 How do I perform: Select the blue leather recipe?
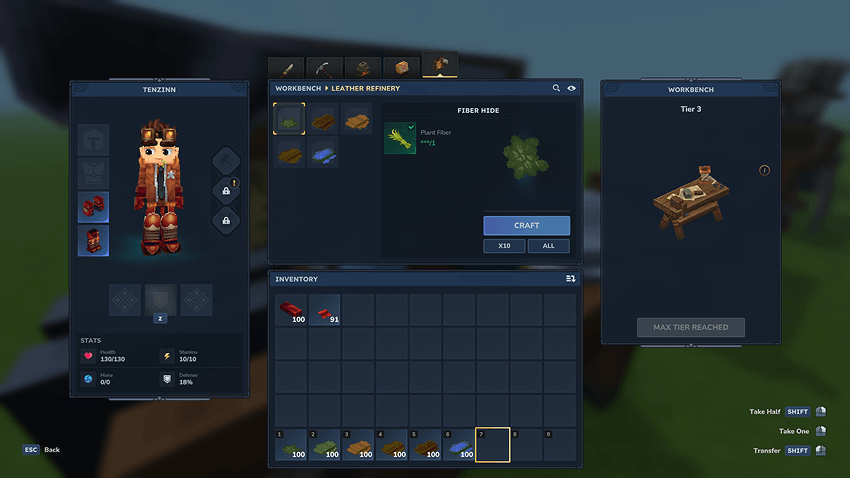[323, 153]
